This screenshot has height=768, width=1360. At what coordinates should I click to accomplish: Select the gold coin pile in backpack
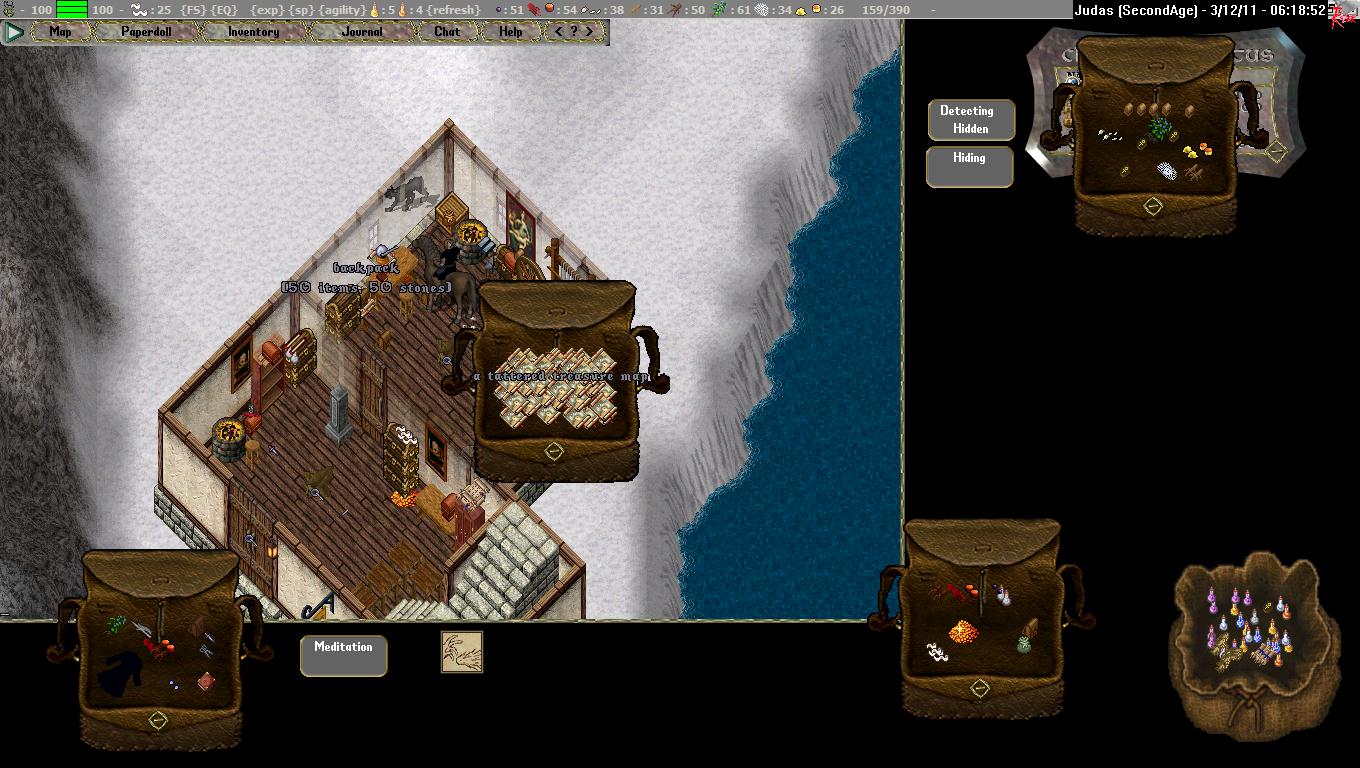coord(963,631)
